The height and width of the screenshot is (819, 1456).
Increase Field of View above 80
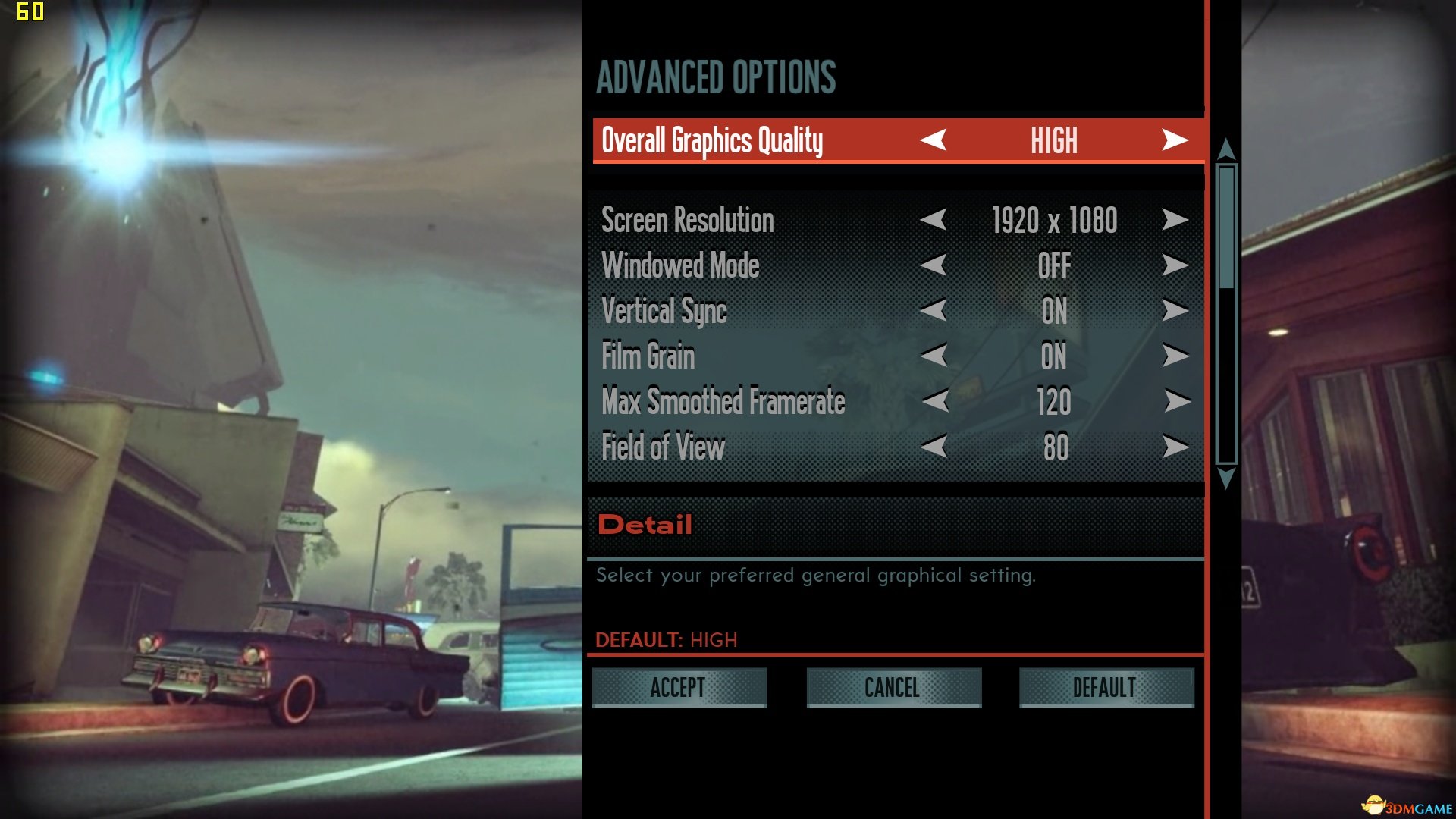[1175, 447]
